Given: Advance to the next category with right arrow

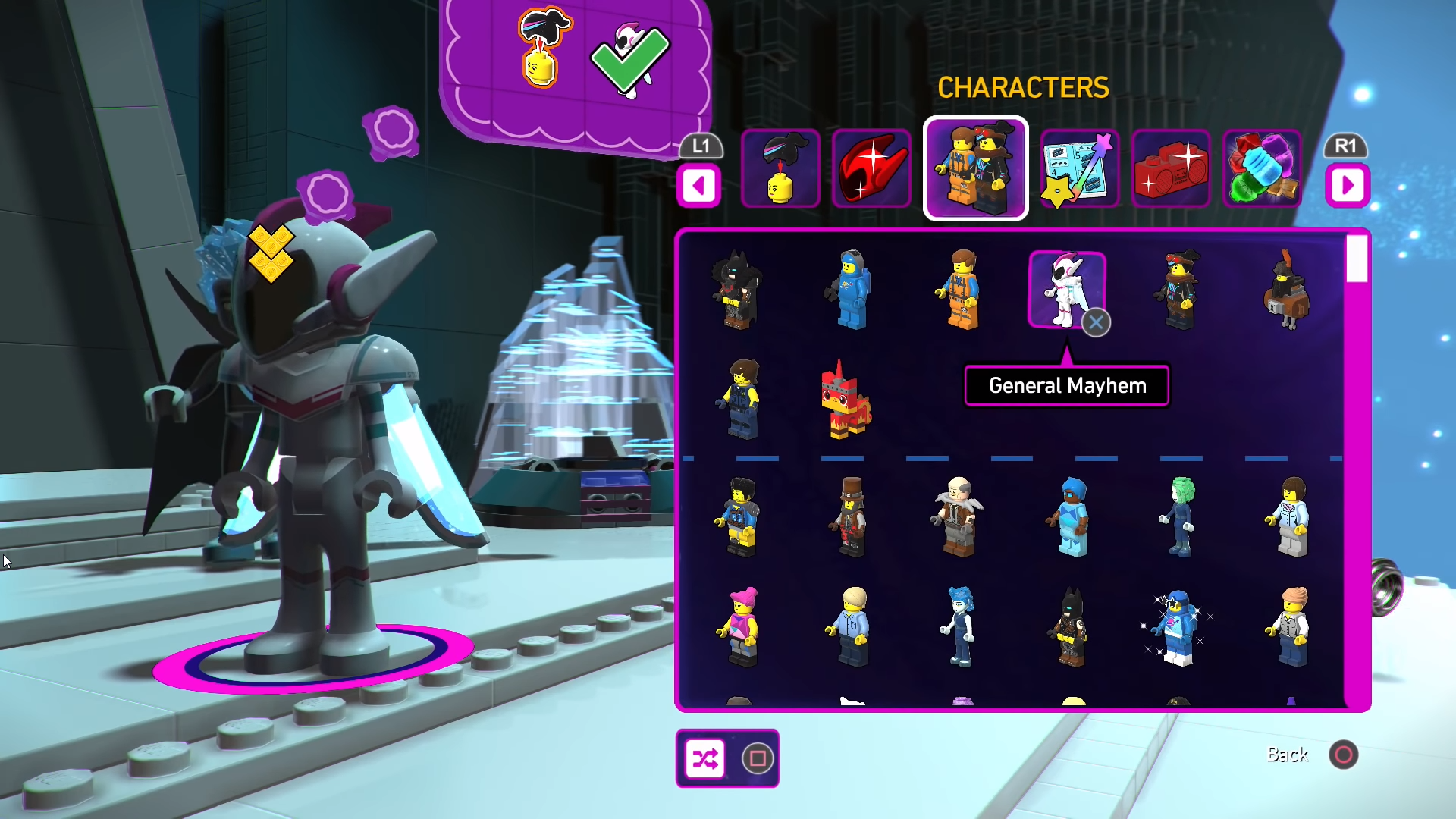Looking at the screenshot, I should click(1347, 186).
